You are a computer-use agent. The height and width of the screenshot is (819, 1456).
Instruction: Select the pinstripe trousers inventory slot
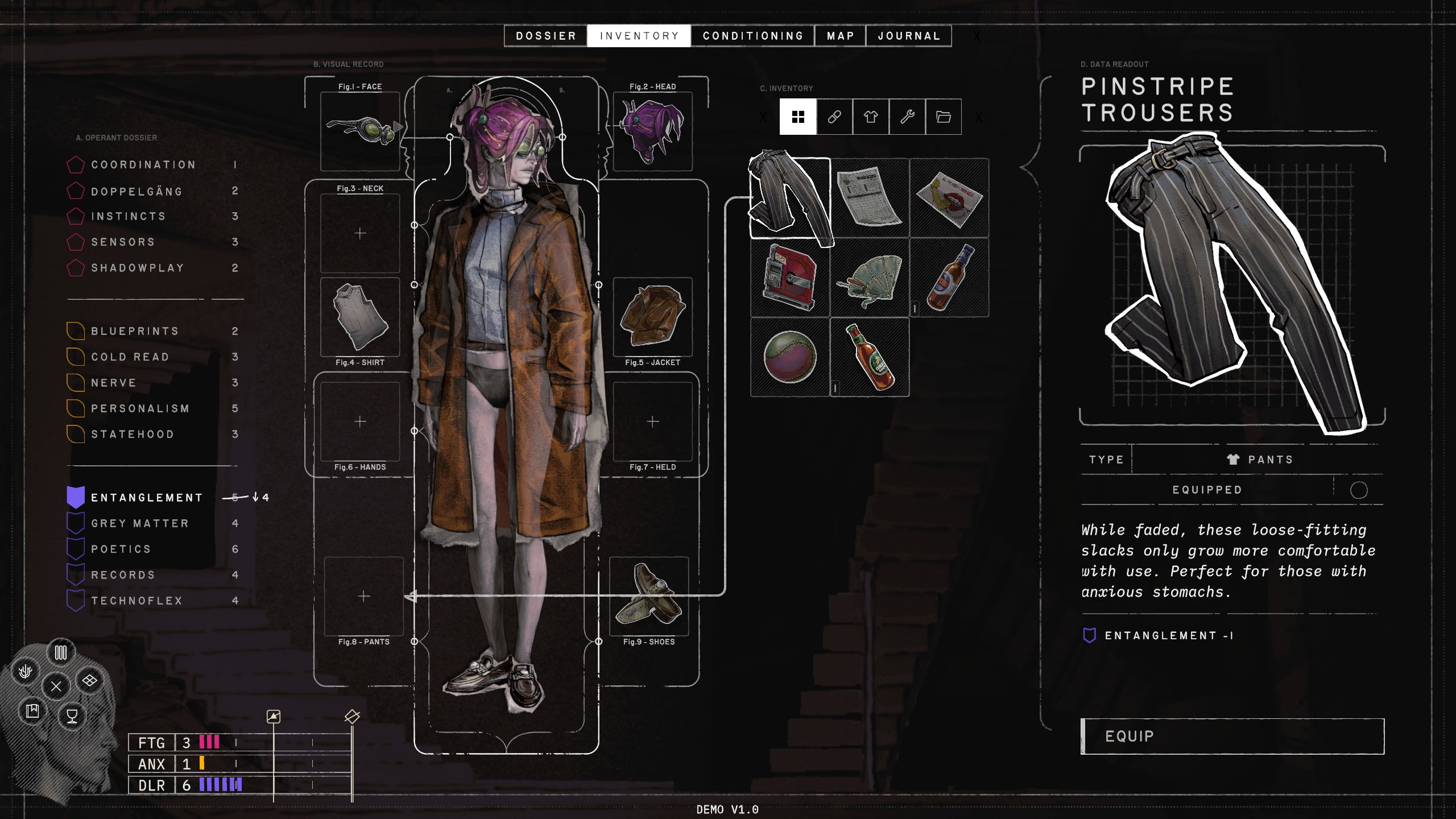tap(789, 198)
